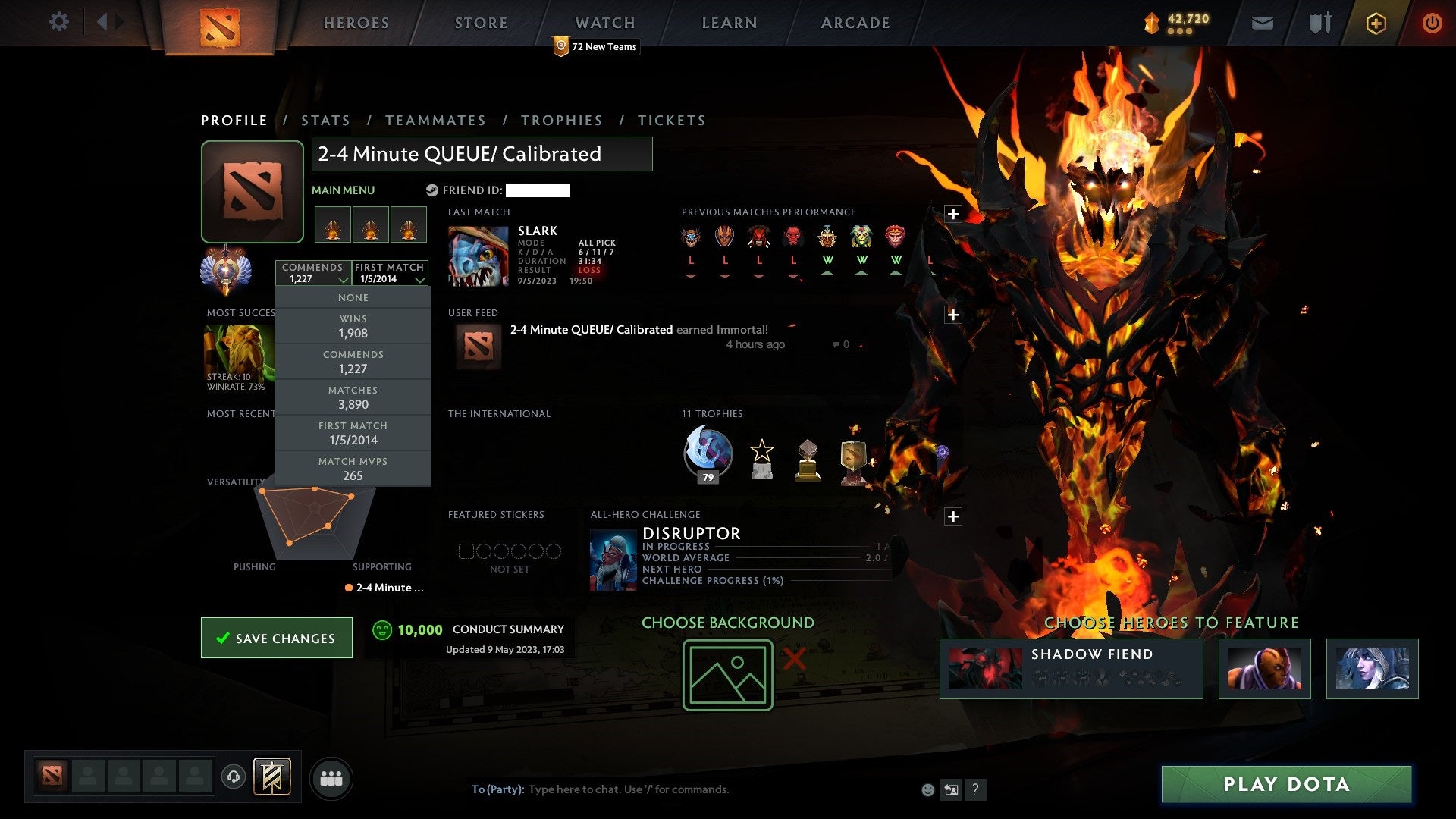Click the power exit icon
The width and height of the screenshot is (1456, 819).
1432,23
